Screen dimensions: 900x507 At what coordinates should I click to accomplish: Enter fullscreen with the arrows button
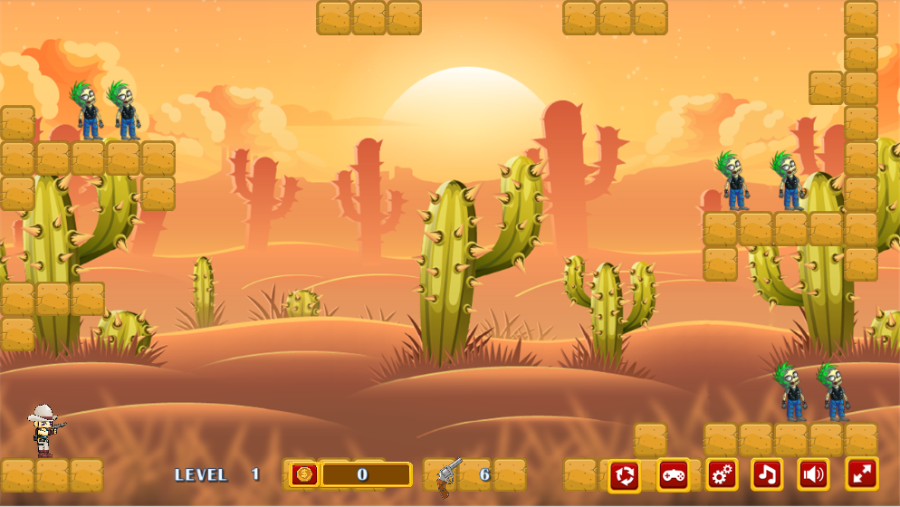tap(862, 474)
